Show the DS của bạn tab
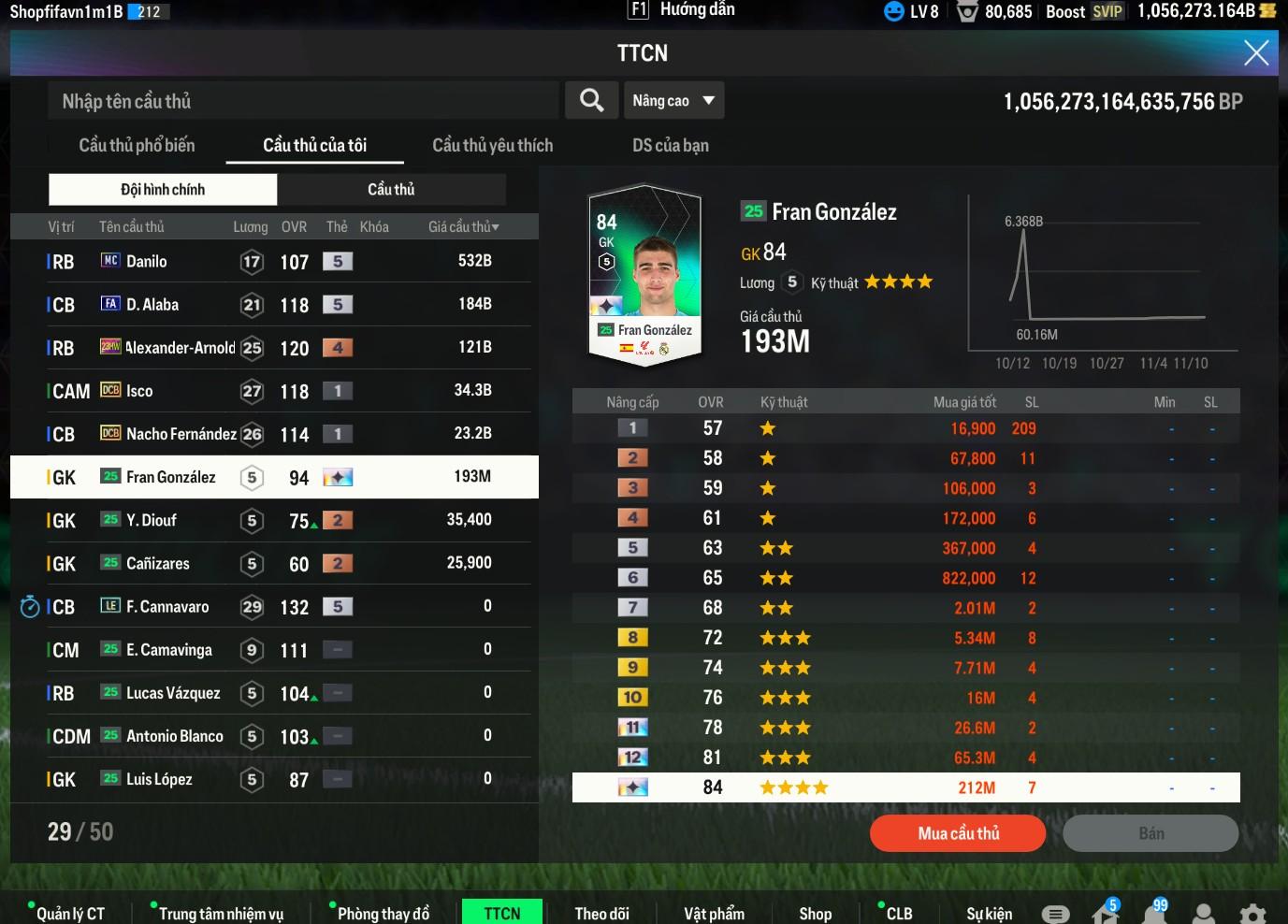This screenshot has height=924, width=1288. [x=670, y=145]
